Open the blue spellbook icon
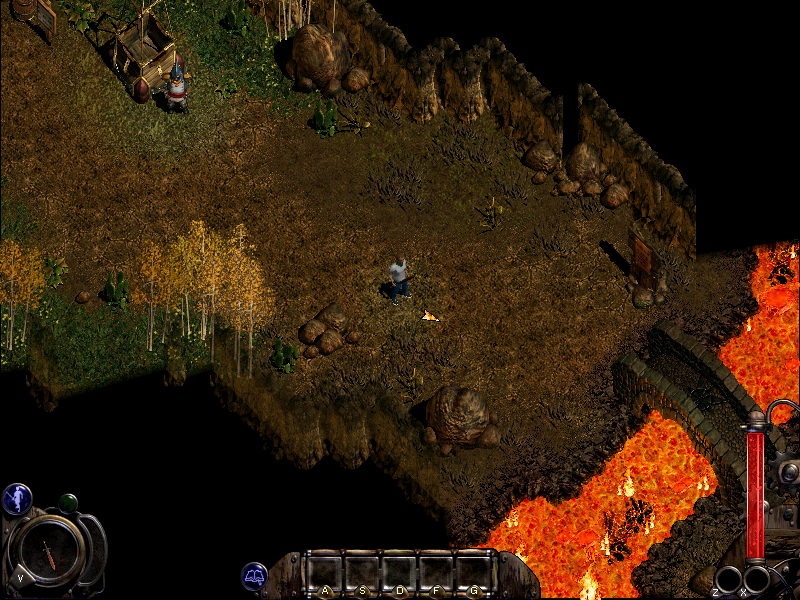 pos(254,576)
